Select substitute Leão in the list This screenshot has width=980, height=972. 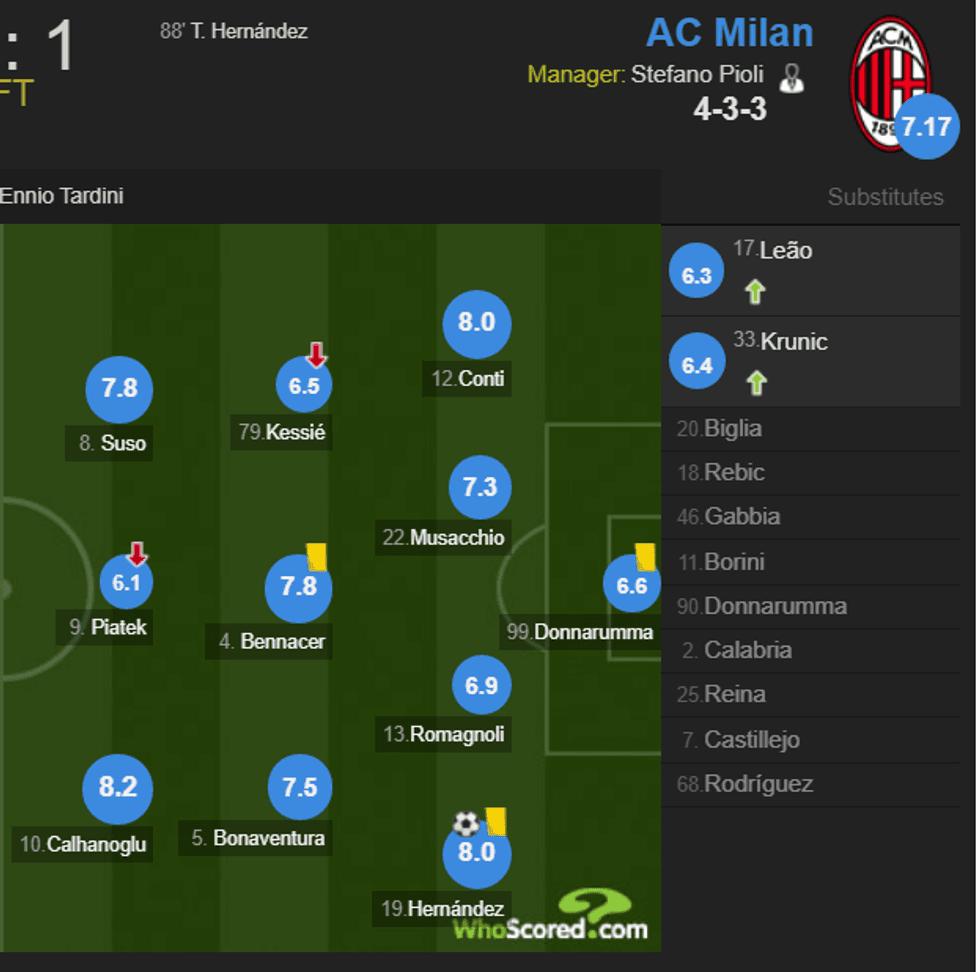pos(785,251)
